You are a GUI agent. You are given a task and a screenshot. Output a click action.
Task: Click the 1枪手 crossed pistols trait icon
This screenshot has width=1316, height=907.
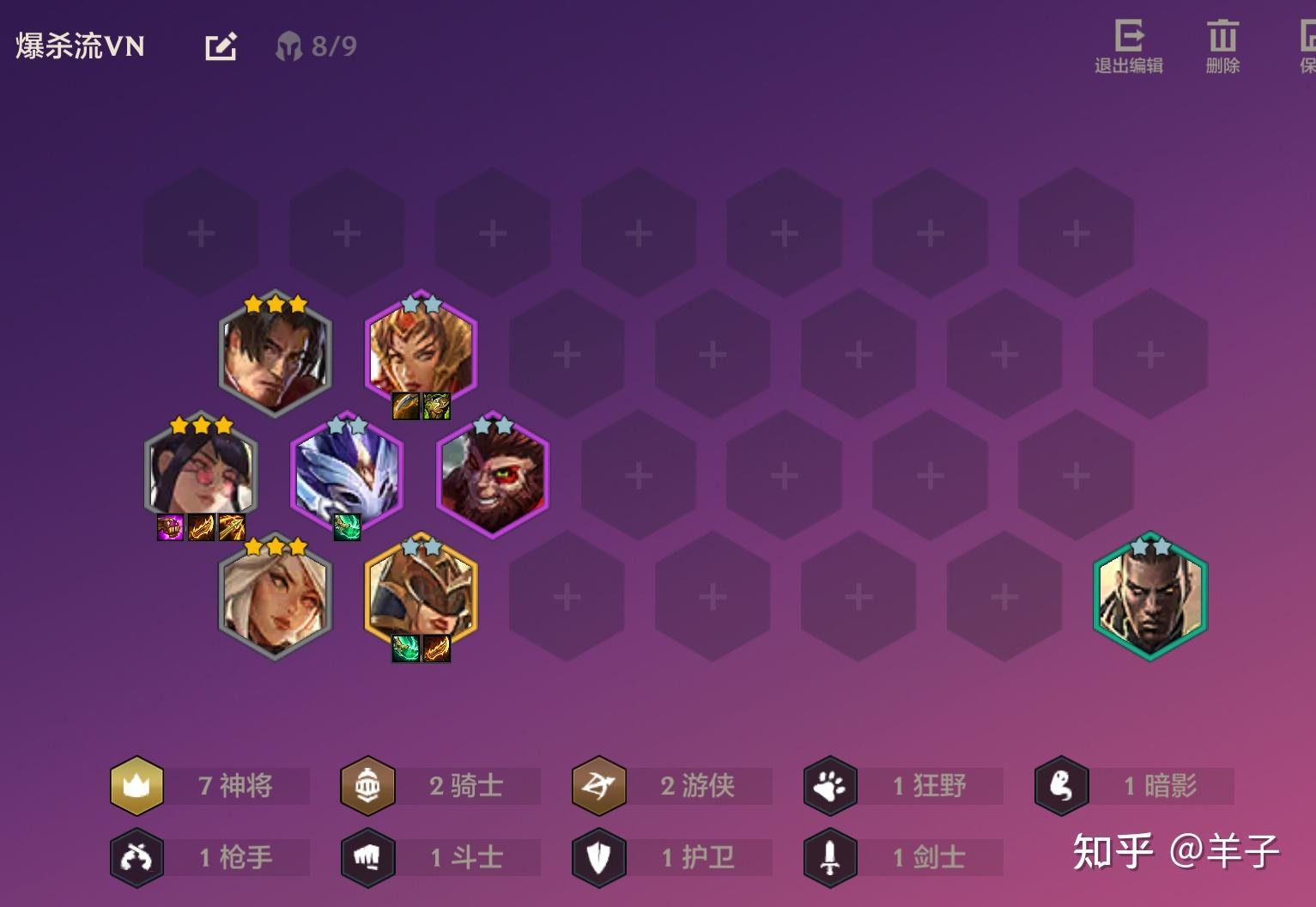pyautogui.click(x=137, y=856)
